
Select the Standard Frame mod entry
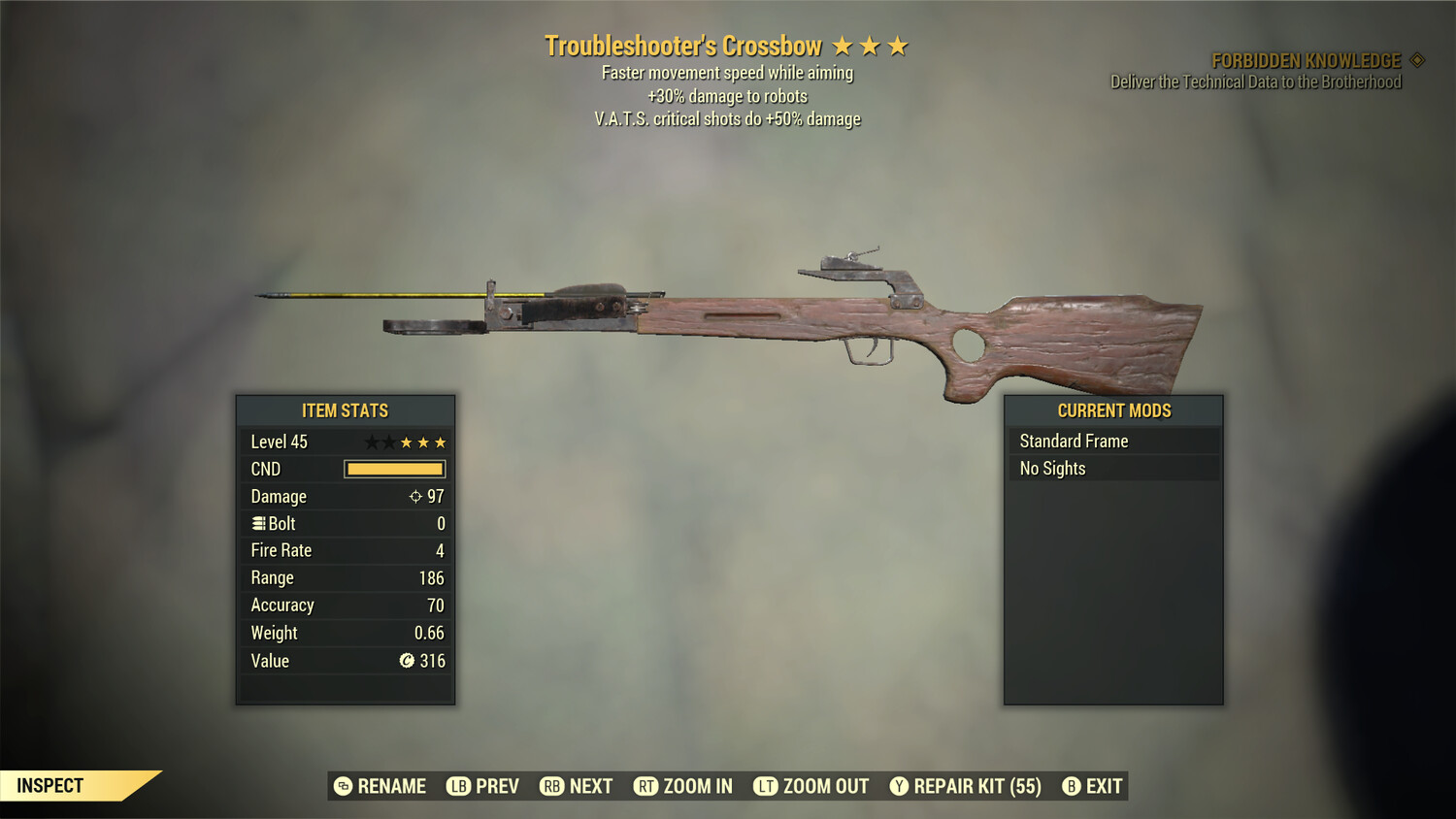1074,441
